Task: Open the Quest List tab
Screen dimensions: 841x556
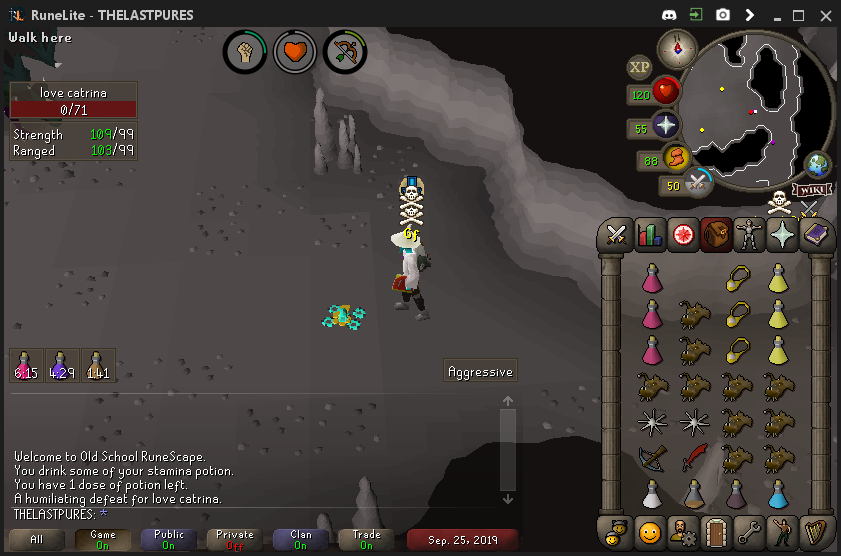Action: tap(683, 236)
